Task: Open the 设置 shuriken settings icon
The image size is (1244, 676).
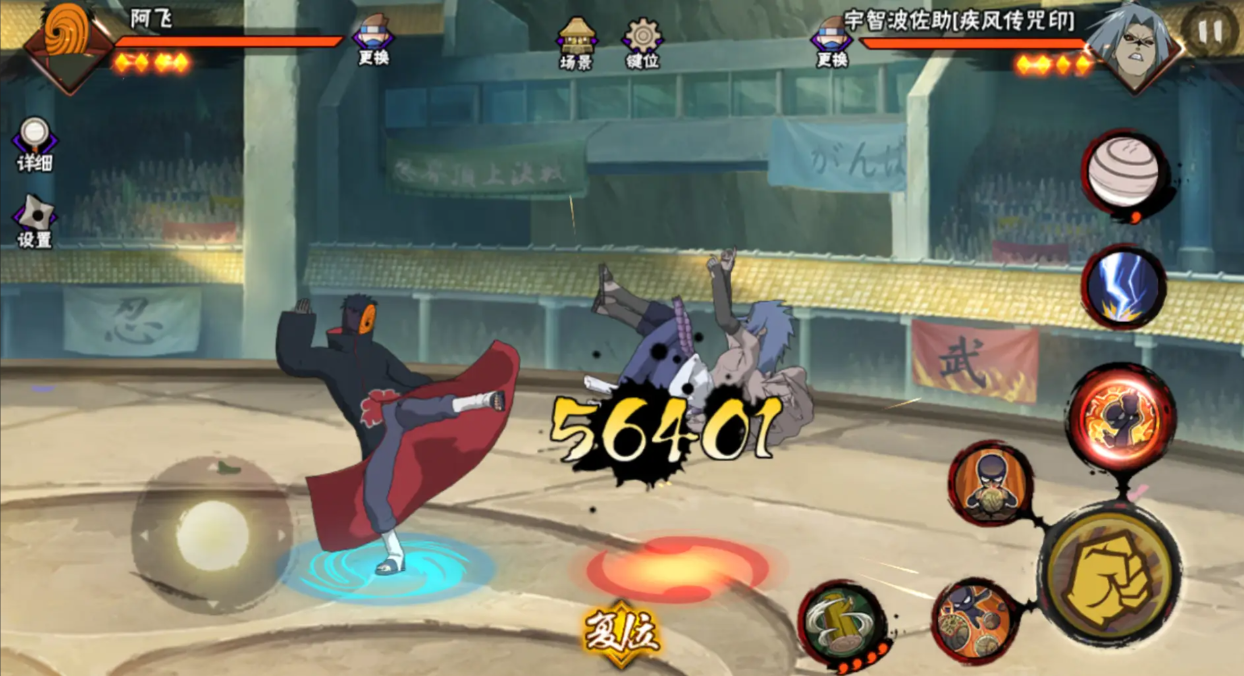Action: [34, 220]
